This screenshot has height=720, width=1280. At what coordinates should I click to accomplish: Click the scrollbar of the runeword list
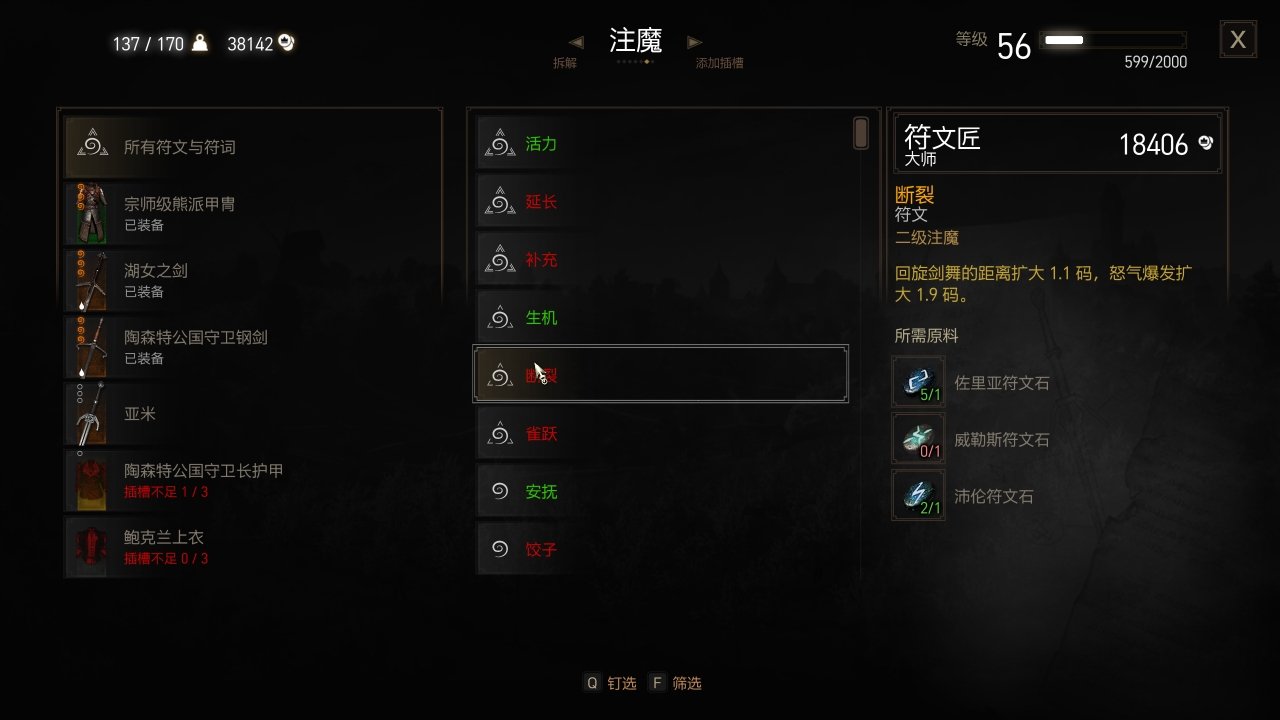[x=859, y=131]
